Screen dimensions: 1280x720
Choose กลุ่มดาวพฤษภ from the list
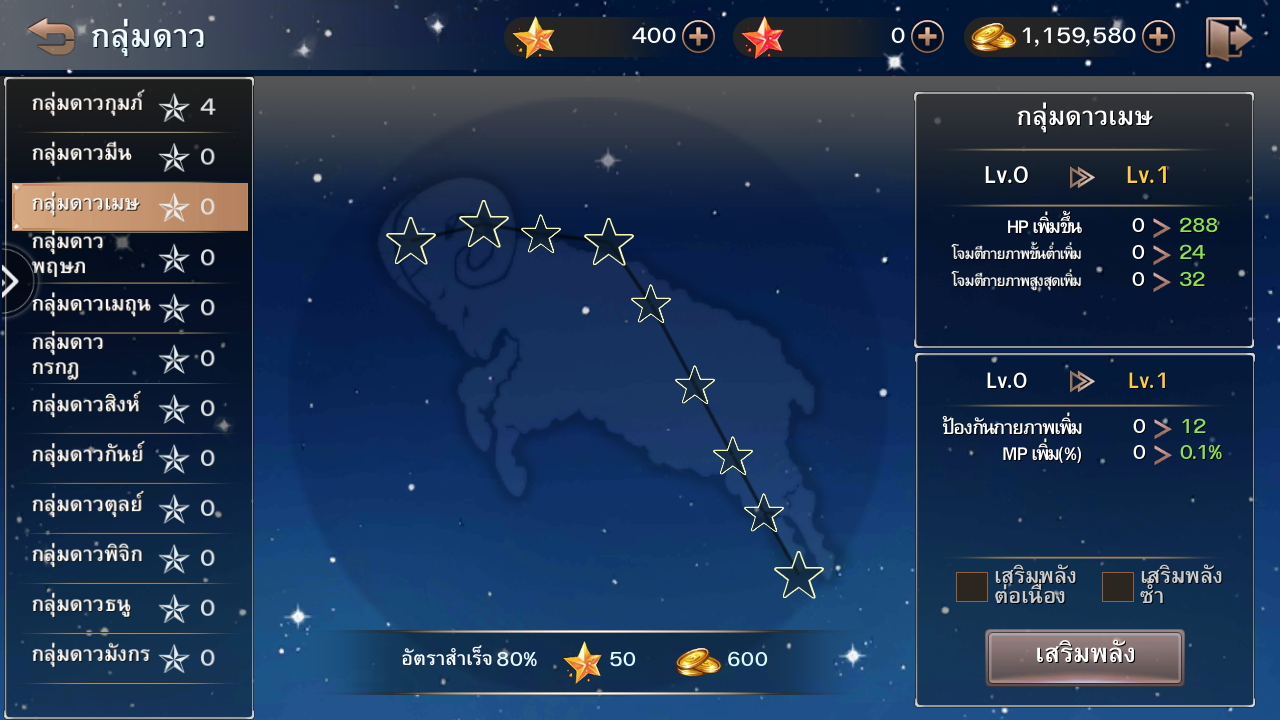pyautogui.click(x=129, y=257)
